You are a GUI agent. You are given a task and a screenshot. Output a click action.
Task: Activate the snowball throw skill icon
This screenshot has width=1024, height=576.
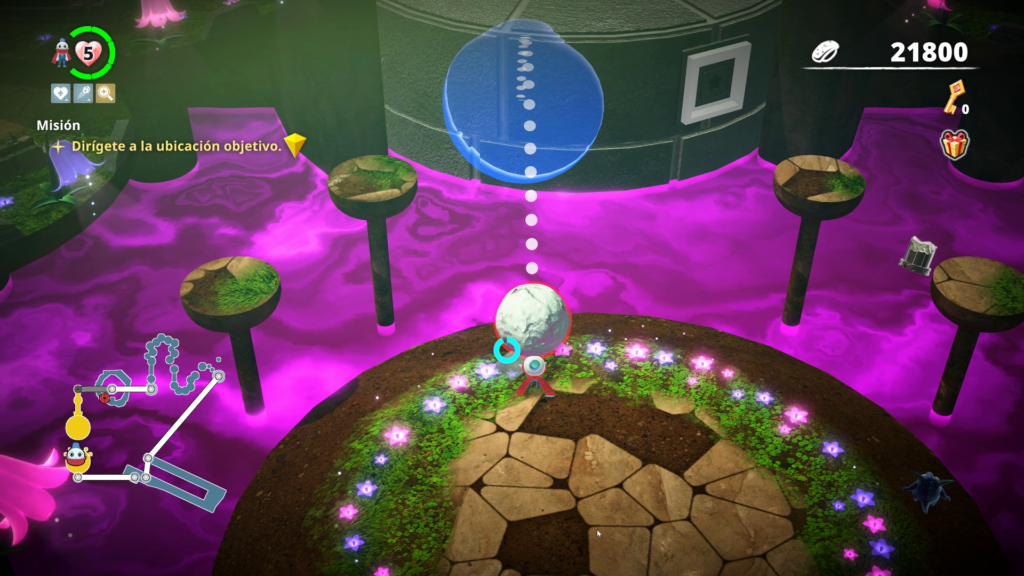(83, 94)
